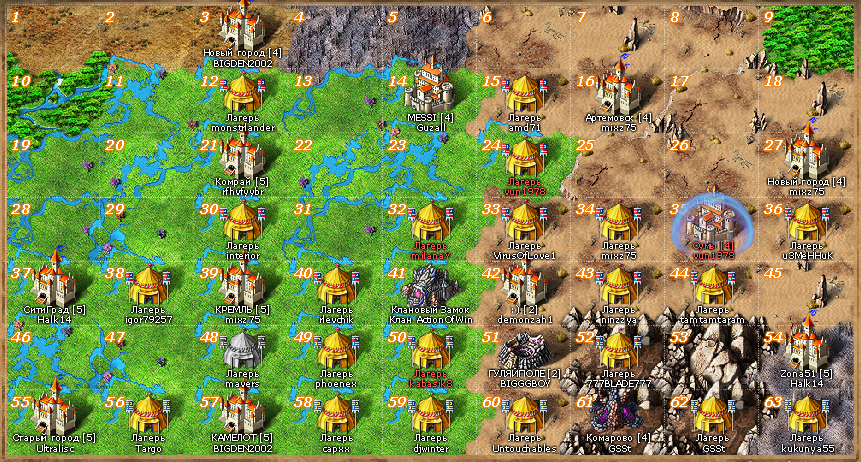The height and width of the screenshot is (462, 861).
Task: Select the КАМЕЛОТ castle of BIGDEN2002
Action: [241, 413]
